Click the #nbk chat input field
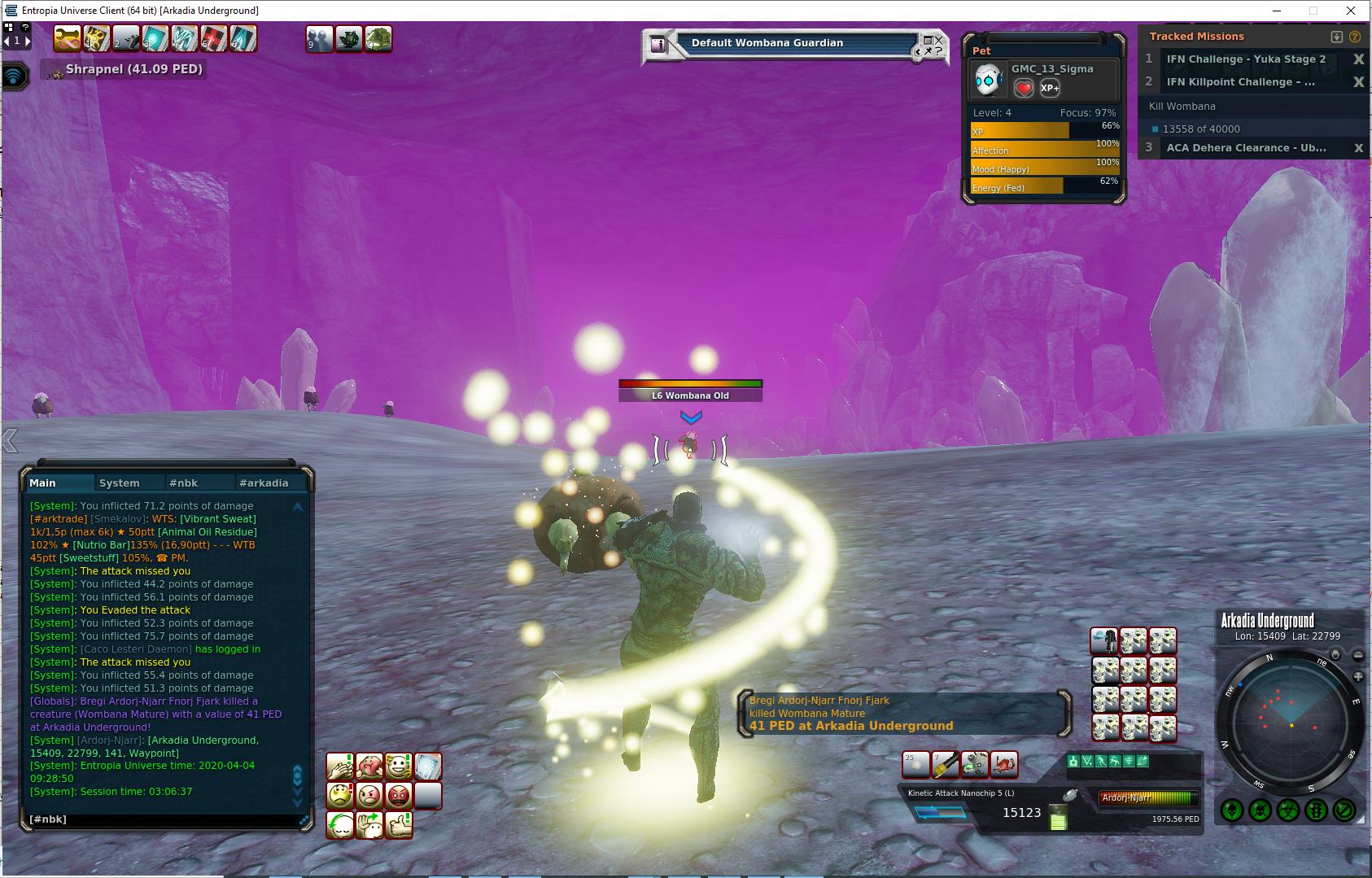The image size is (1372, 878). [163, 819]
